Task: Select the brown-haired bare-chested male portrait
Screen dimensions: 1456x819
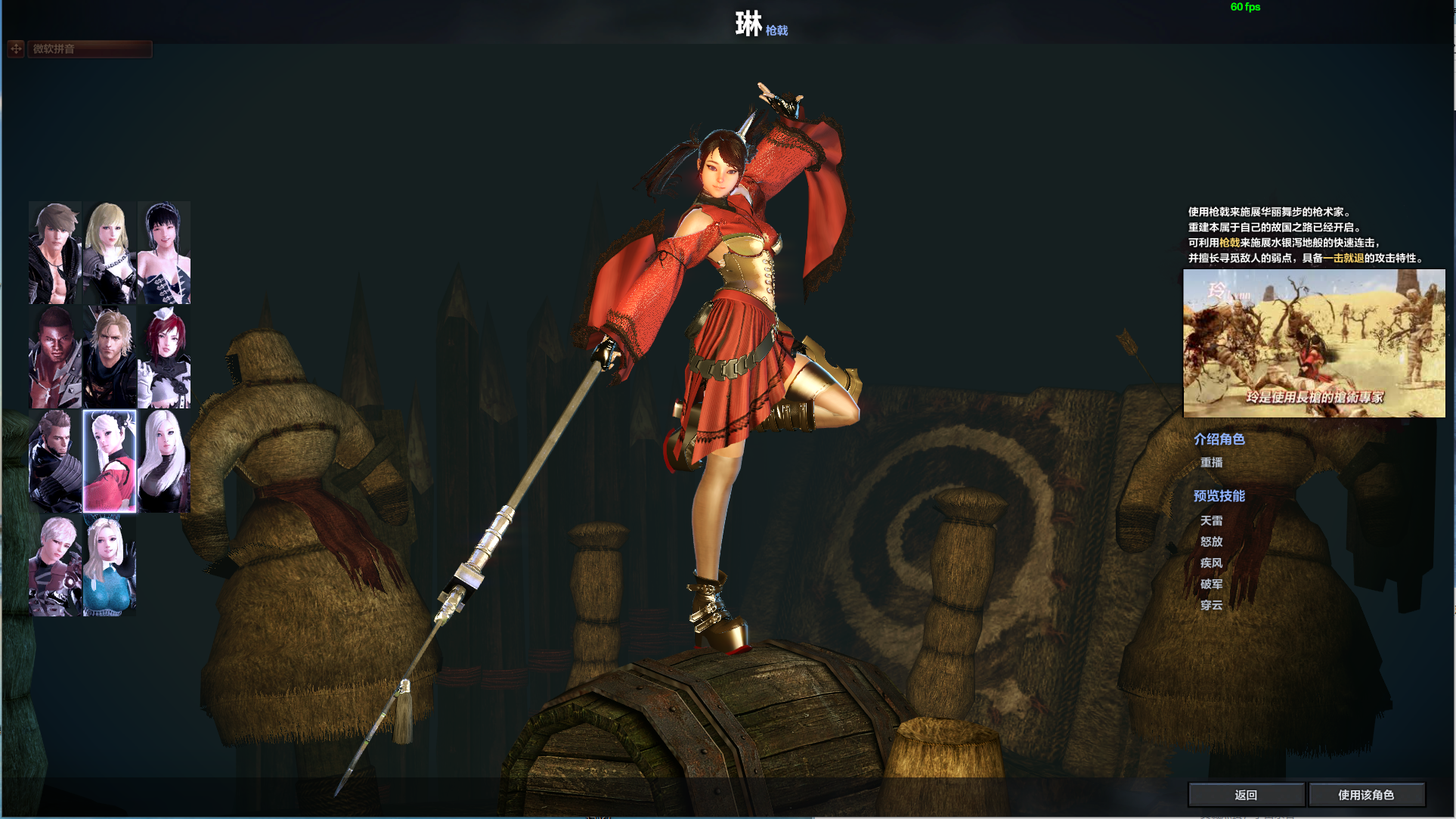Action: (55, 253)
